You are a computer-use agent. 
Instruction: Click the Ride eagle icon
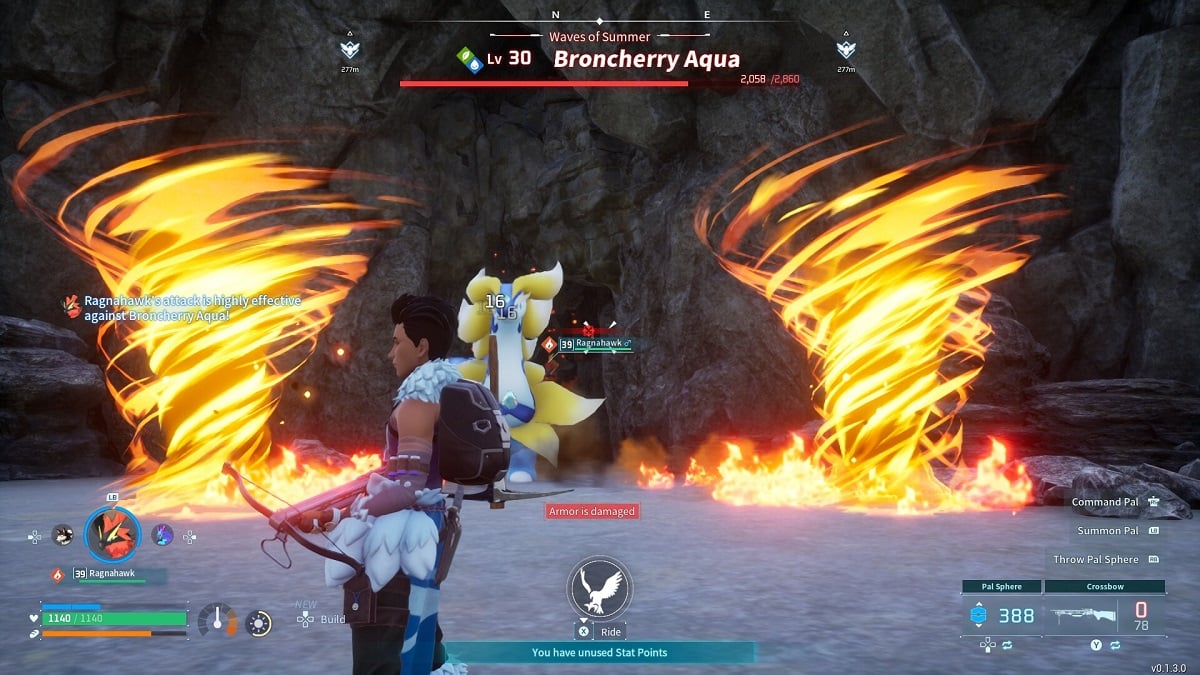click(x=597, y=589)
